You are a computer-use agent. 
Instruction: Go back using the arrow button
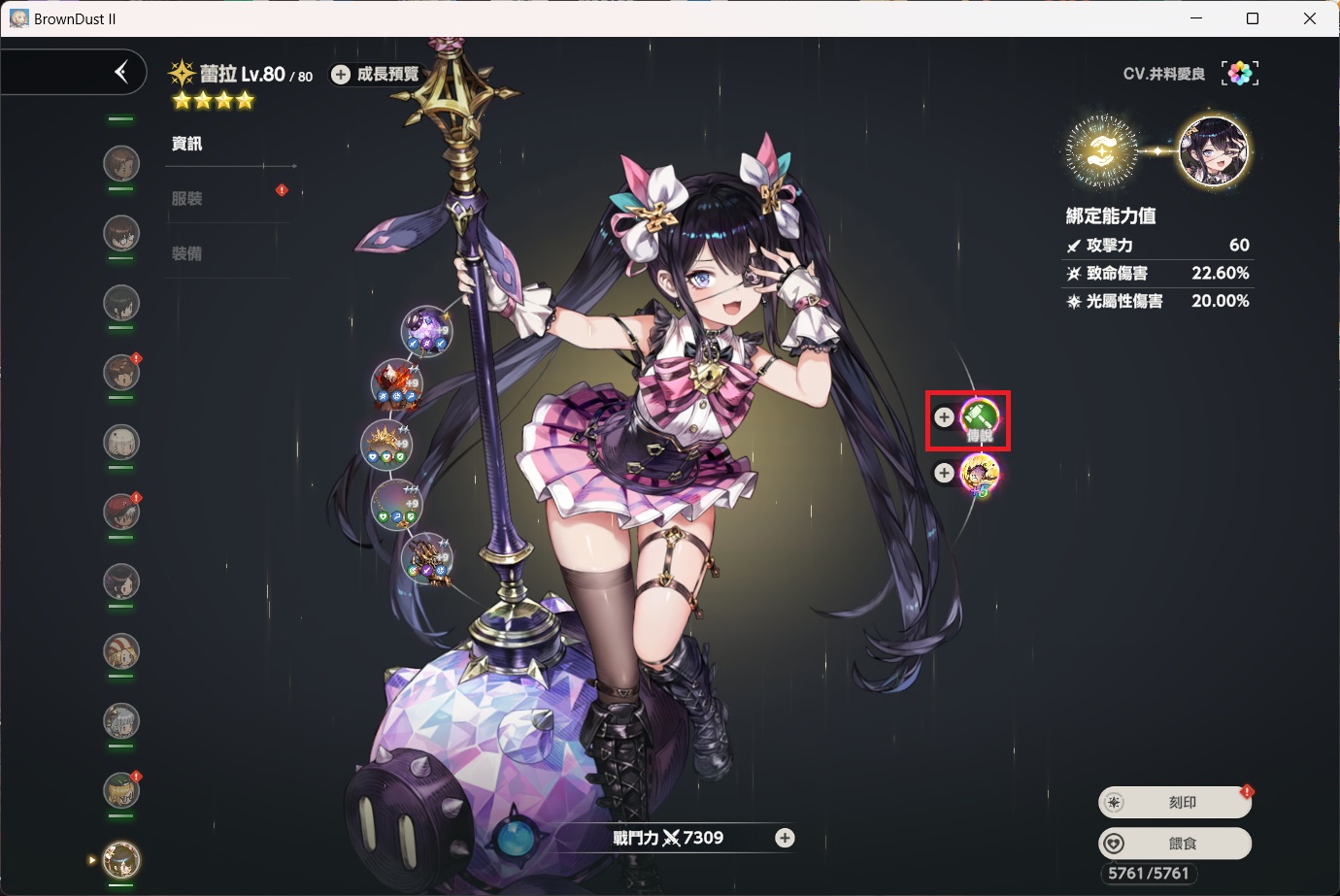(x=120, y=72)
